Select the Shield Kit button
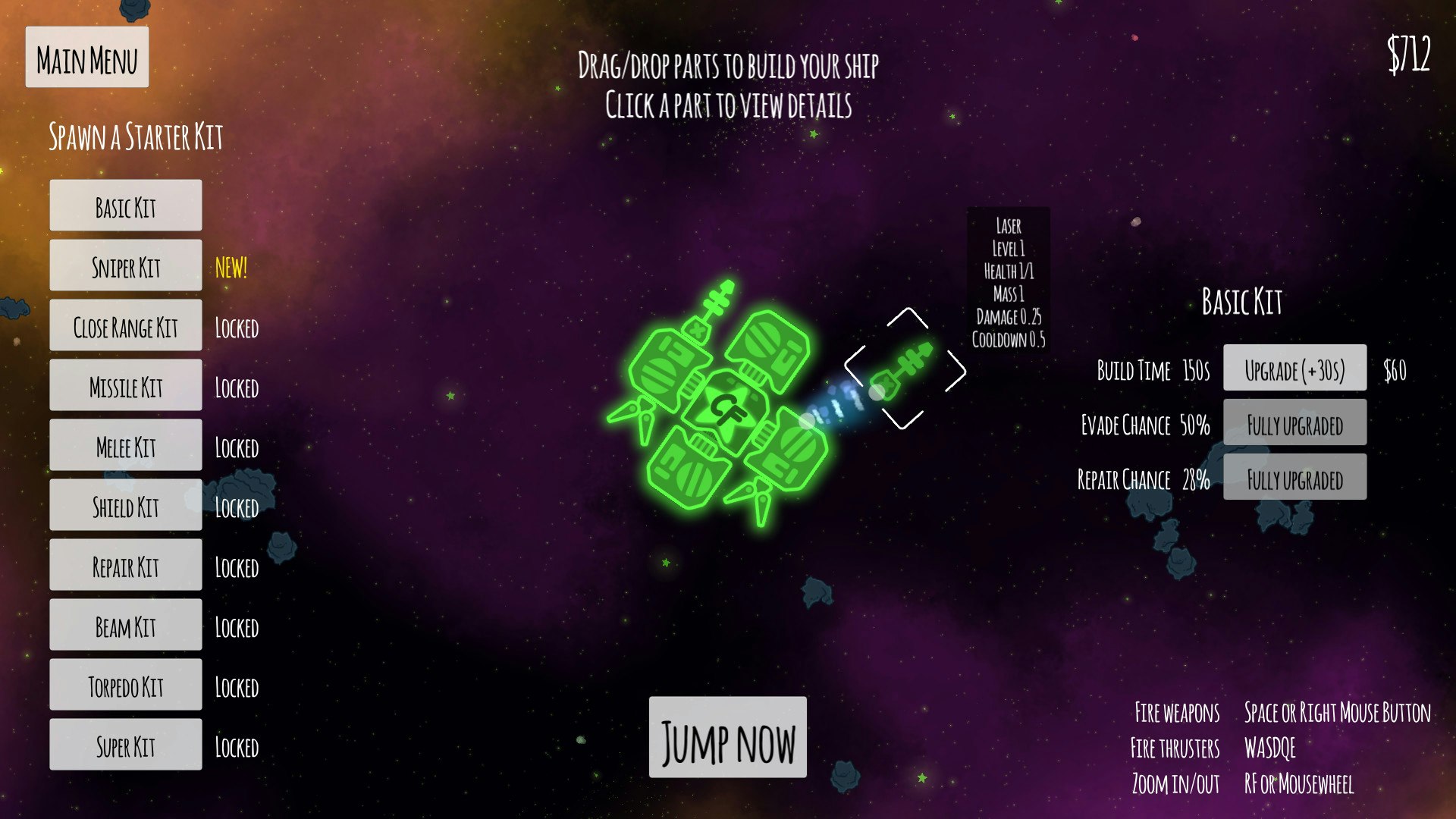 [126, 505]
